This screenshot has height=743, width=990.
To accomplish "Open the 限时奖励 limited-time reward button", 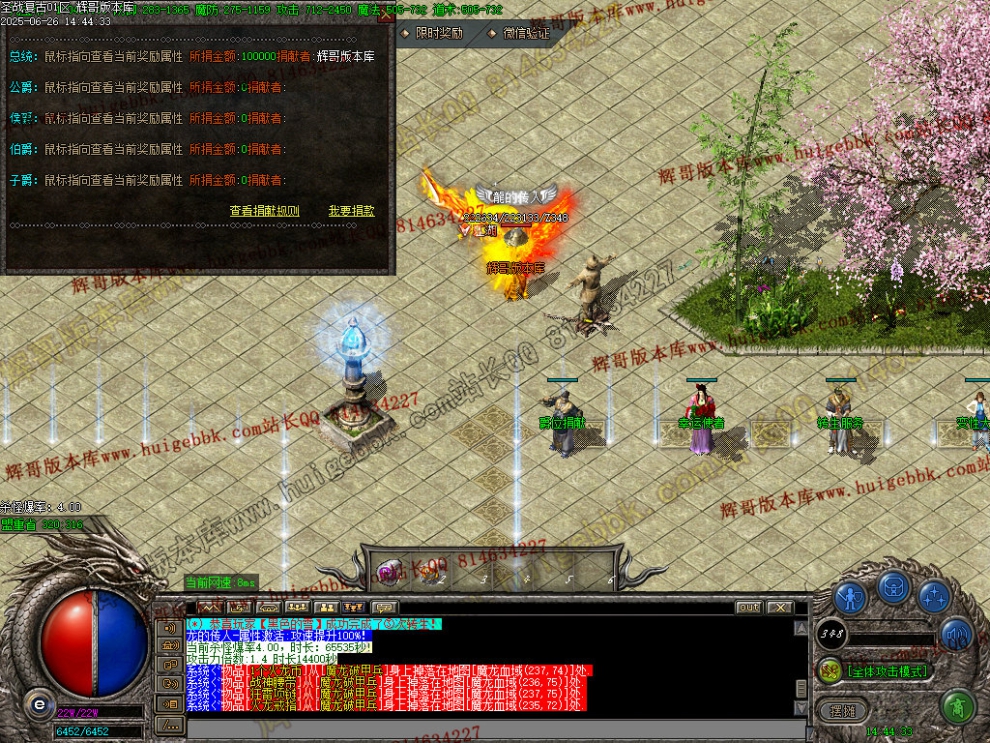I will click(x=434, y=33).
